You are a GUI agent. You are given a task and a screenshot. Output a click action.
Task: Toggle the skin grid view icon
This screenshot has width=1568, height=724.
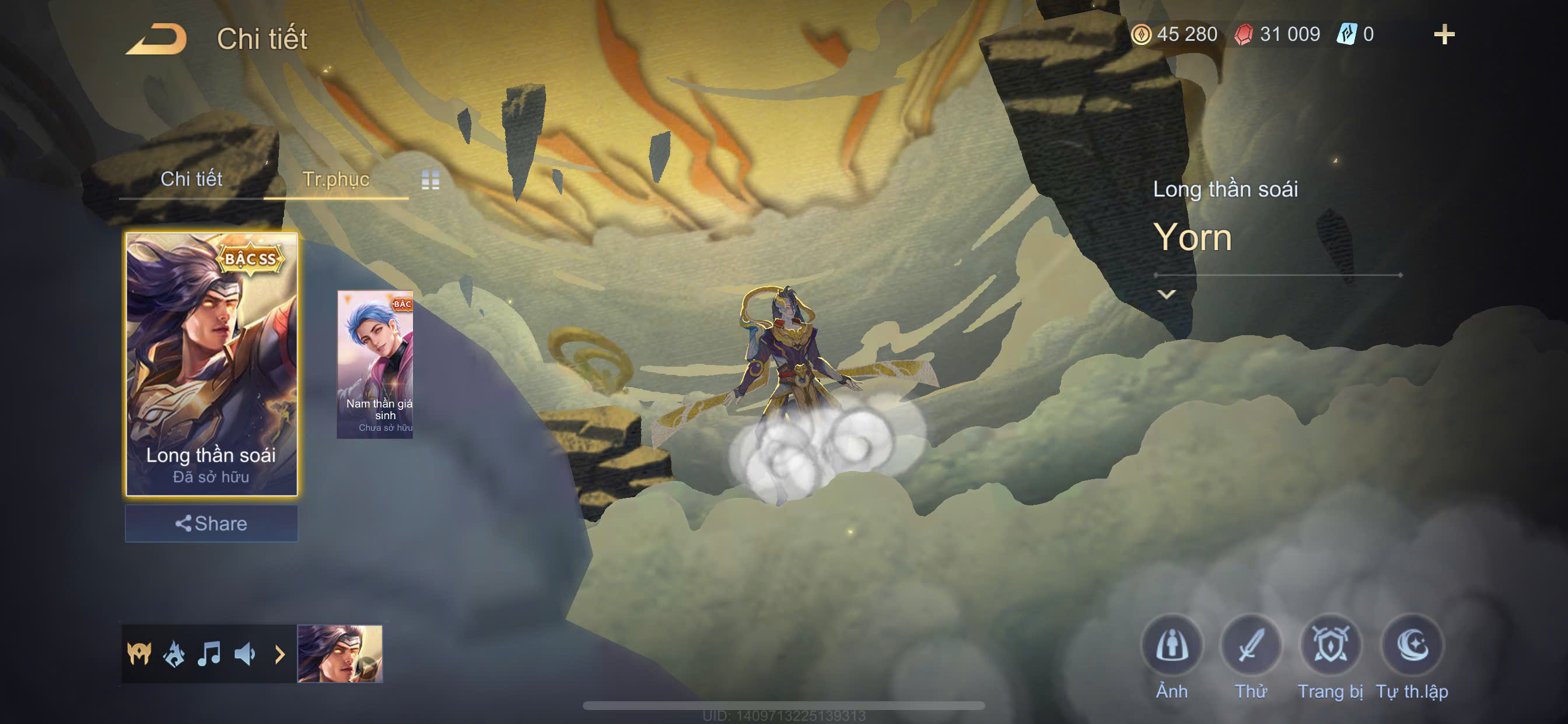coord(430,180)
